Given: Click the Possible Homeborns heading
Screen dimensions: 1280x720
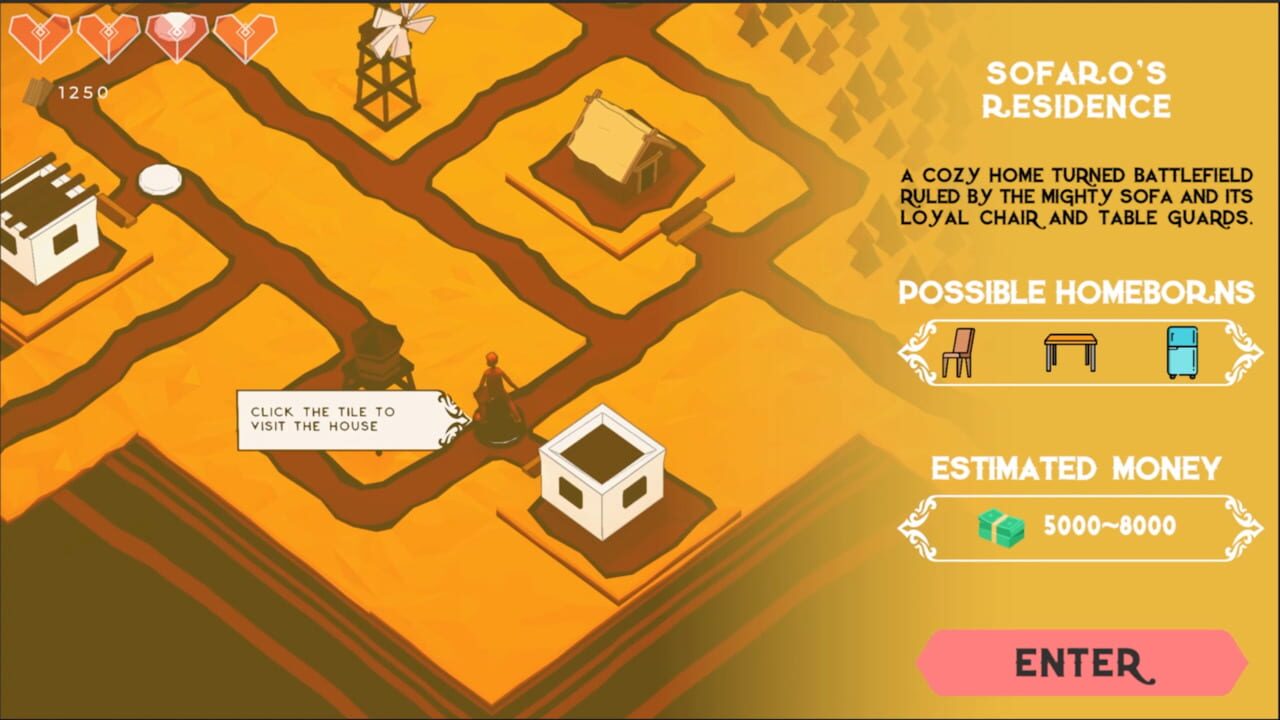Looking at the screenshot, I should (x=1075, y=293).
